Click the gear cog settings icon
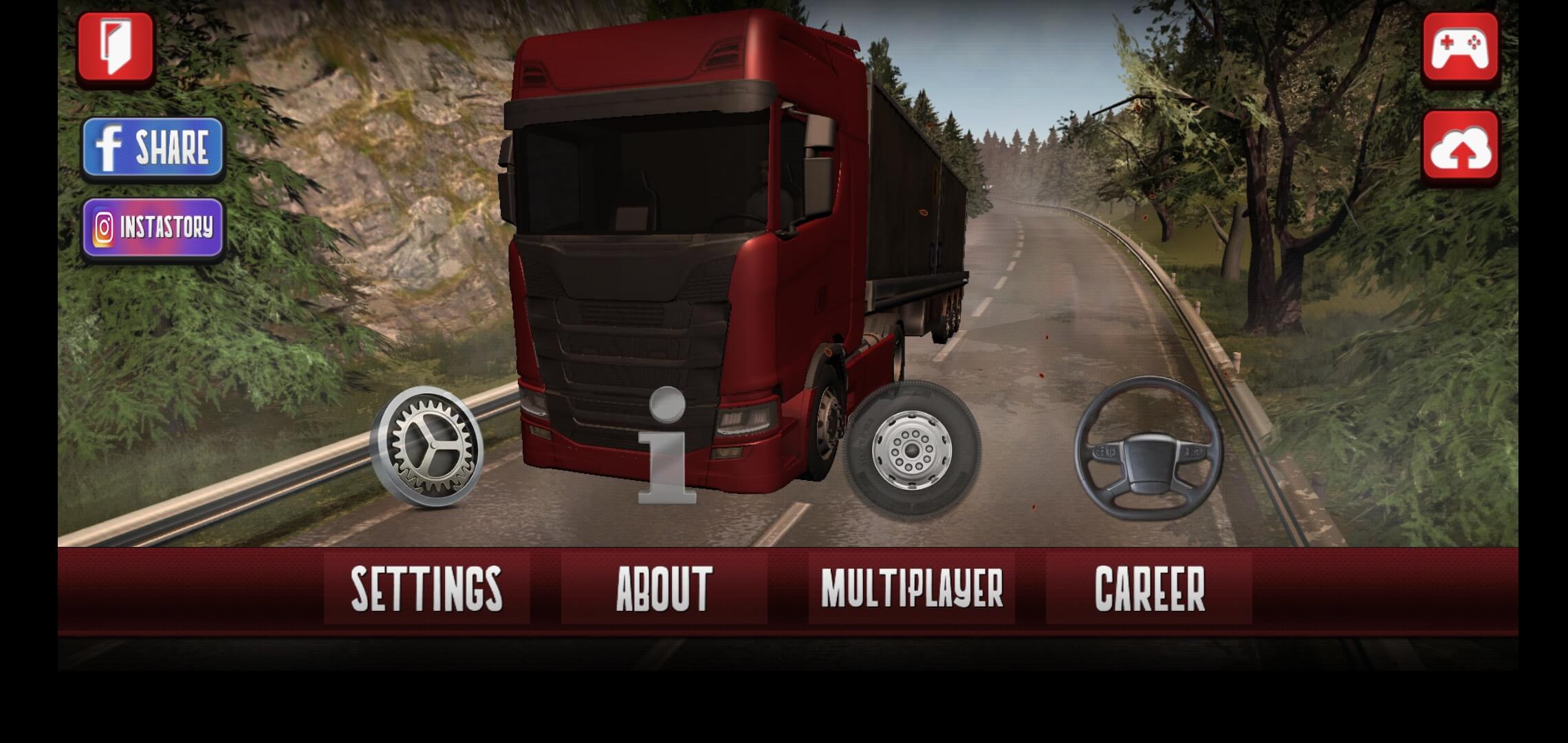 (427, 446)
